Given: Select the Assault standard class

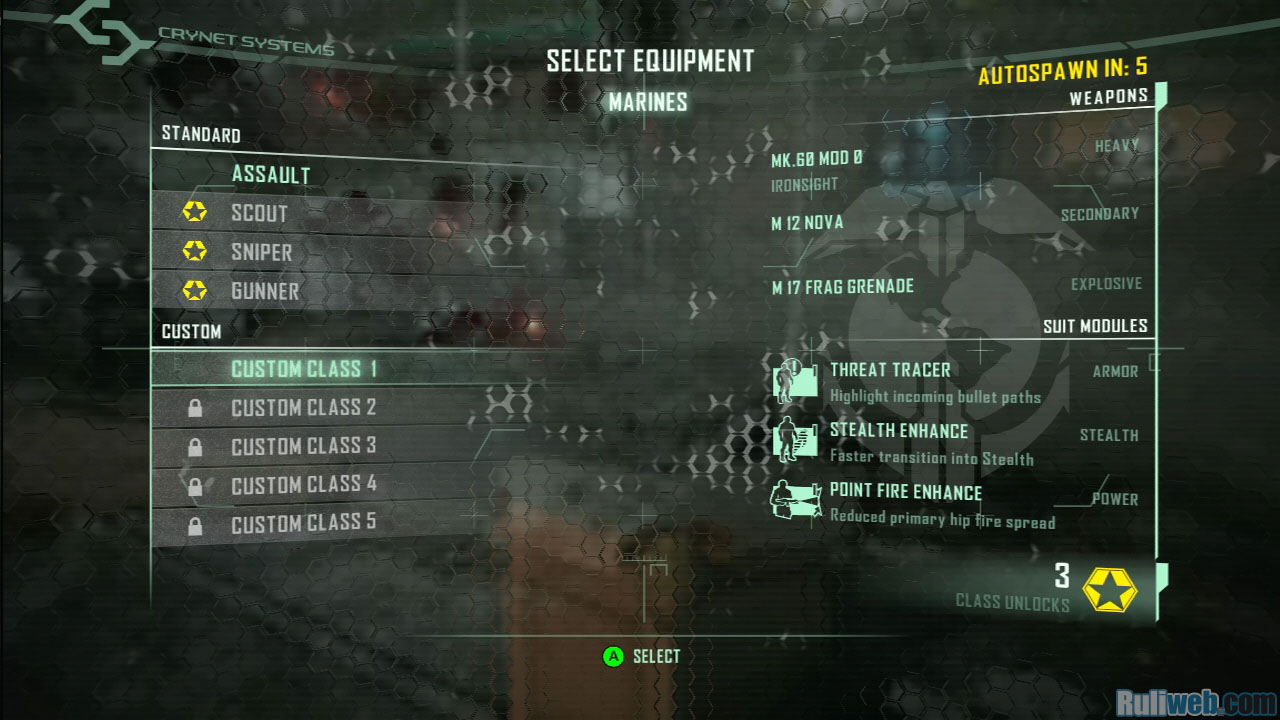Looking at the screenshot, I should point(271,175).
